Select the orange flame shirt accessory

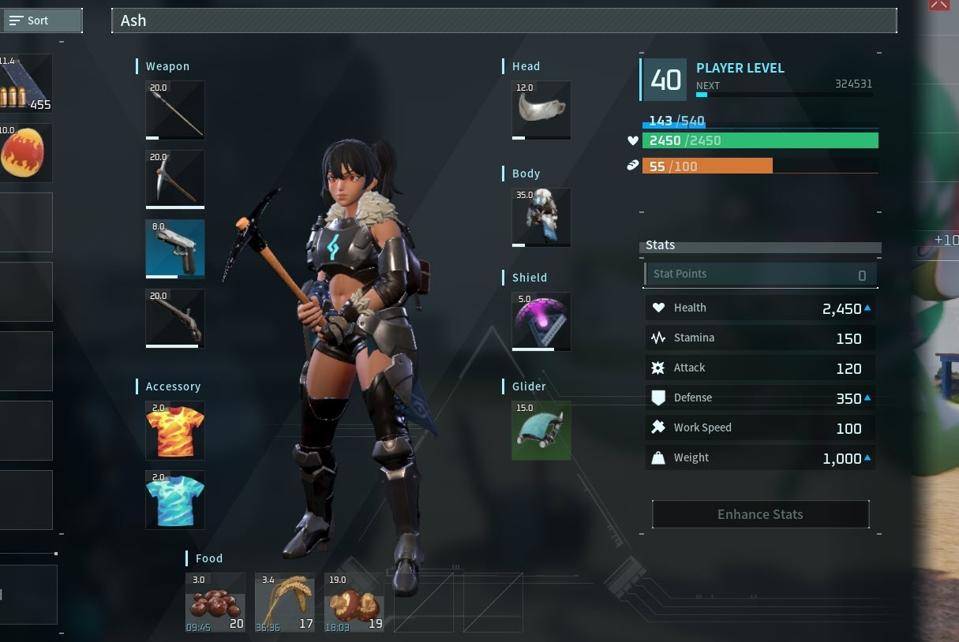(175, 430)
